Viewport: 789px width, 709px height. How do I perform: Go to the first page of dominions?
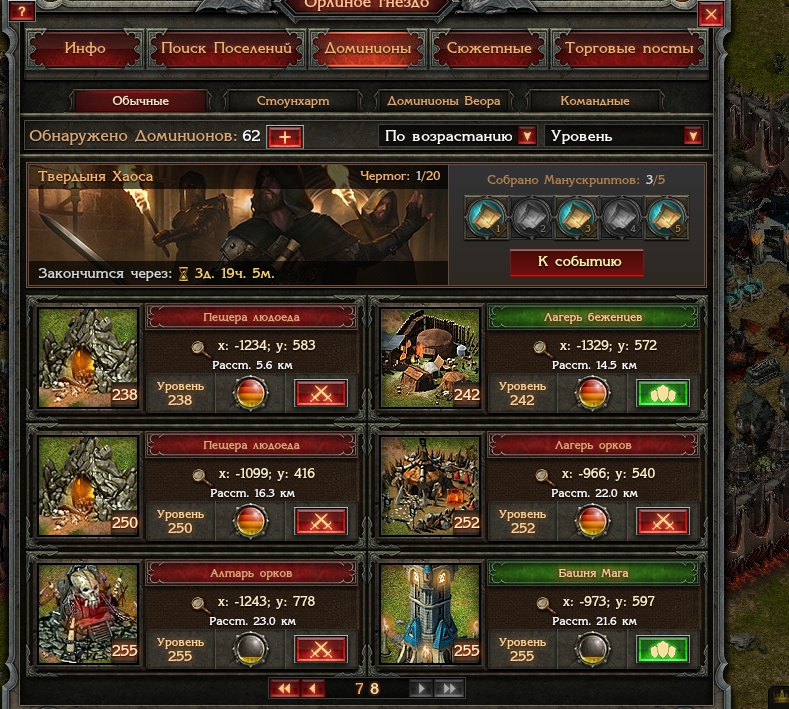click(284, 688)
